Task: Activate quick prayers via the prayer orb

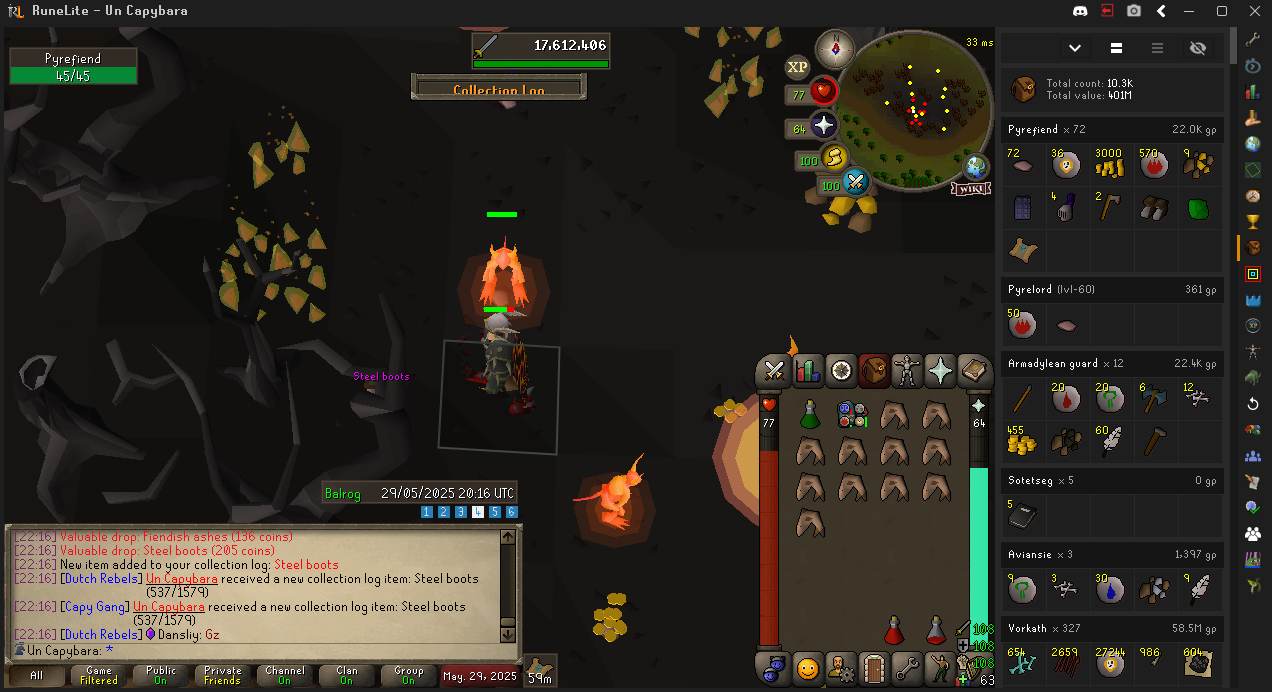Action: (x=823, y=126)
